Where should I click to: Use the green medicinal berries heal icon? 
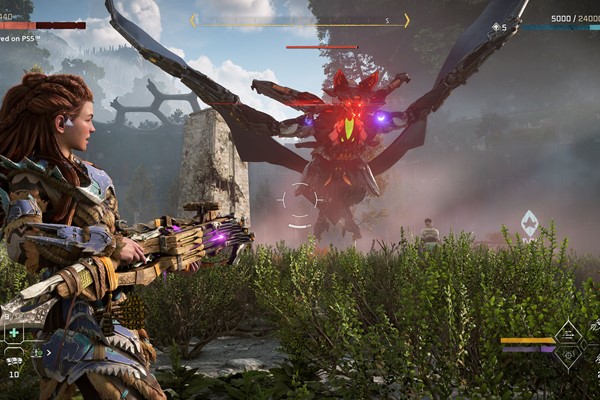14,334
